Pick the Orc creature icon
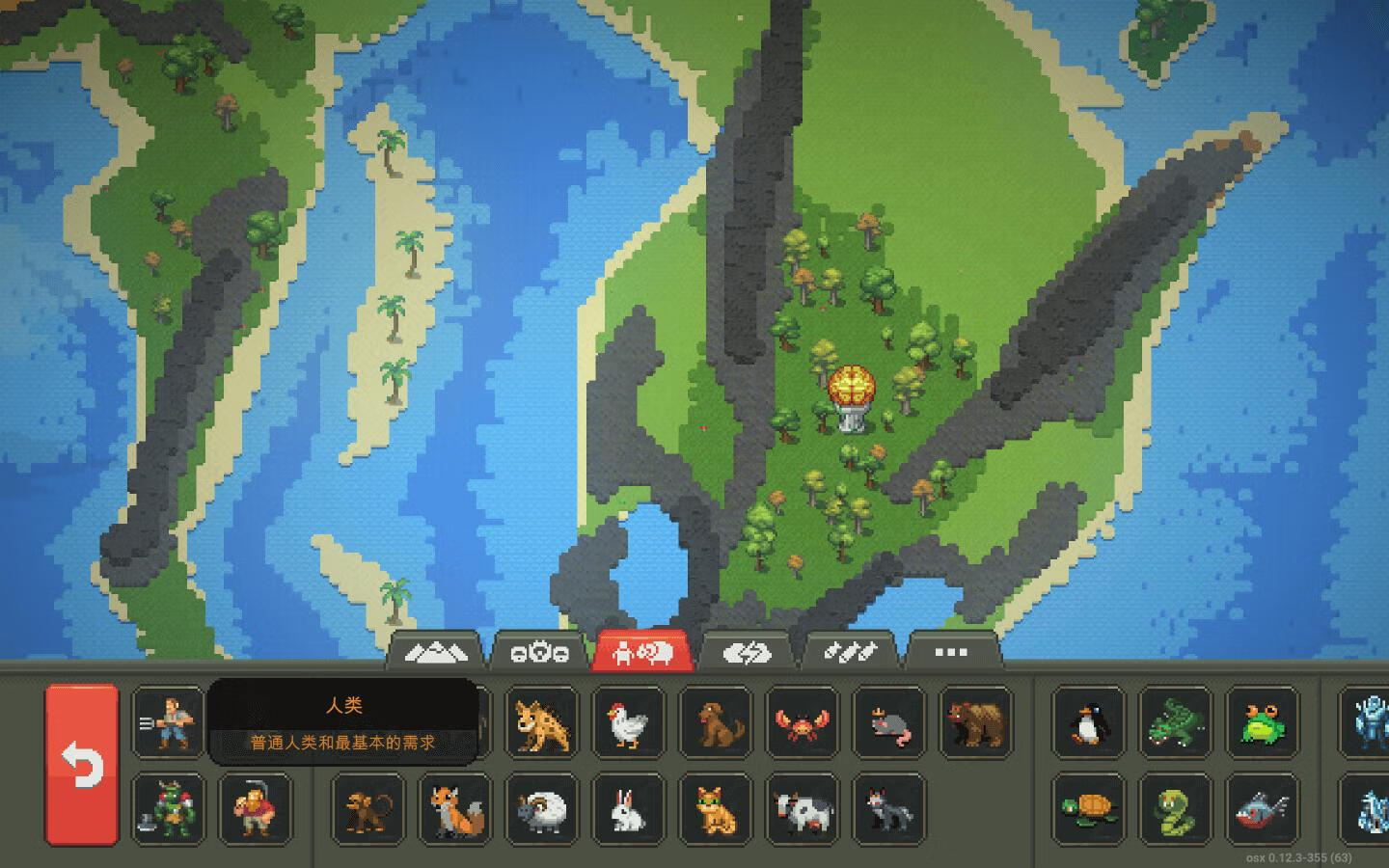 (x=168, y=810)
